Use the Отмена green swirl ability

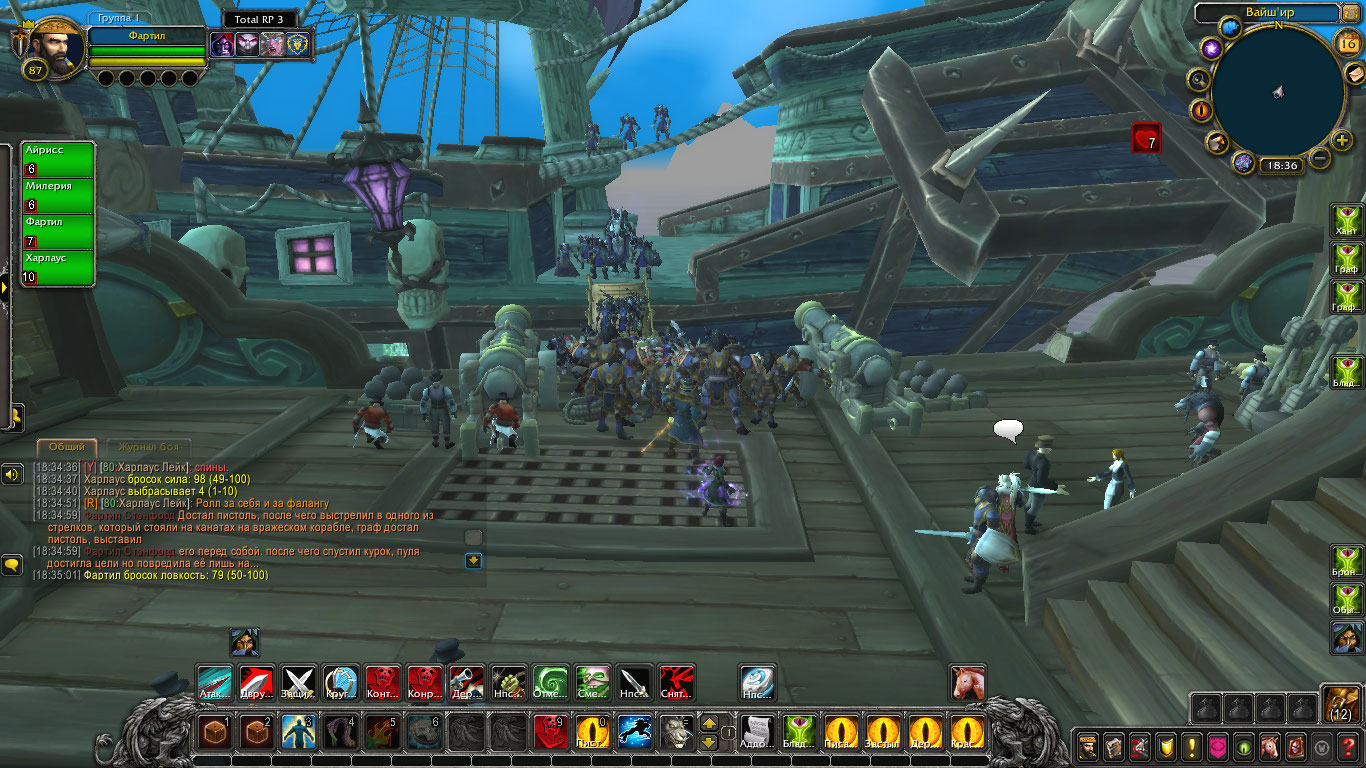point(550,683)
